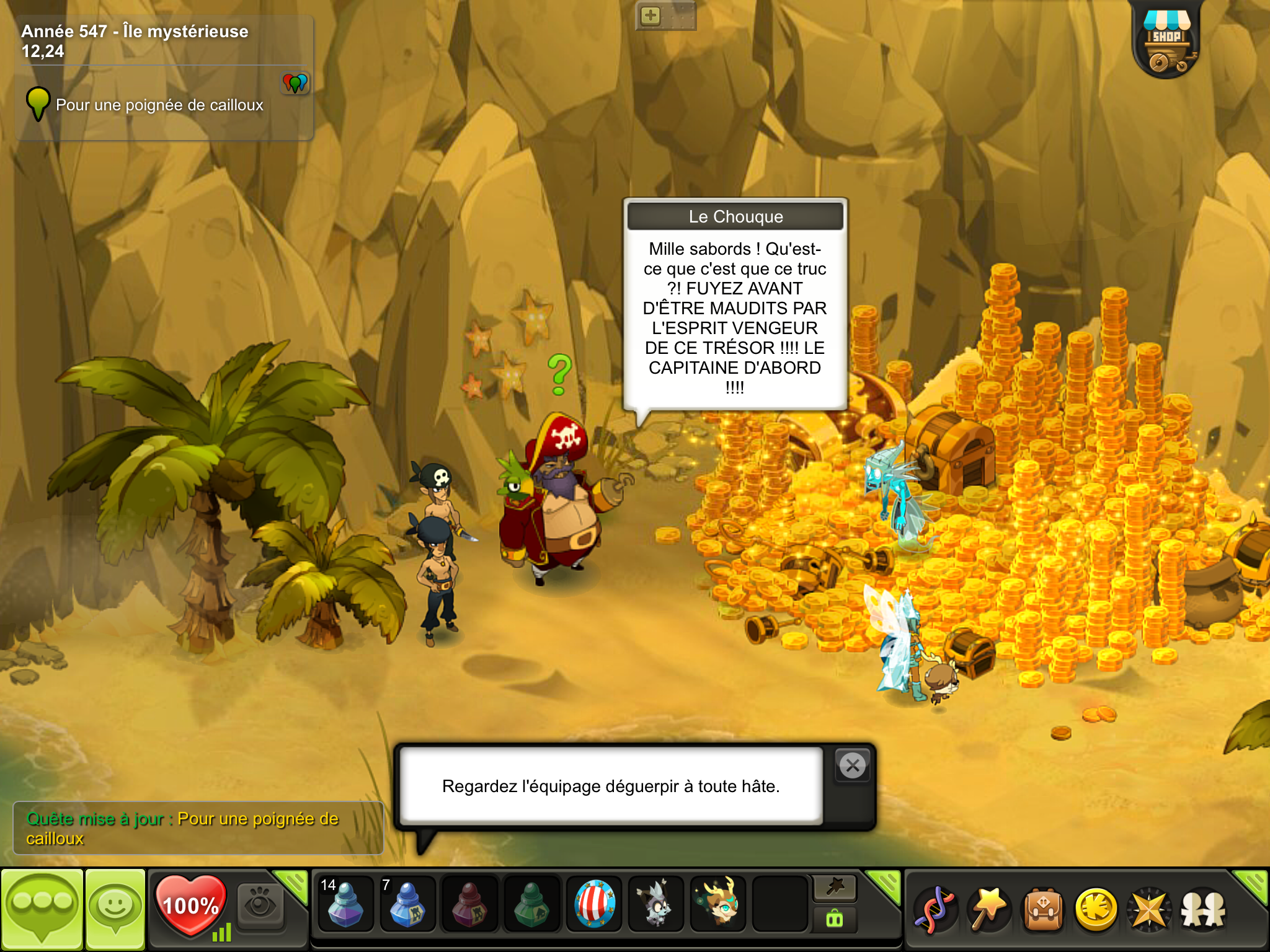
Task: Select the 'Pour une poignée de cailloux' quest tracker
Action: click(x=159, y=105)
